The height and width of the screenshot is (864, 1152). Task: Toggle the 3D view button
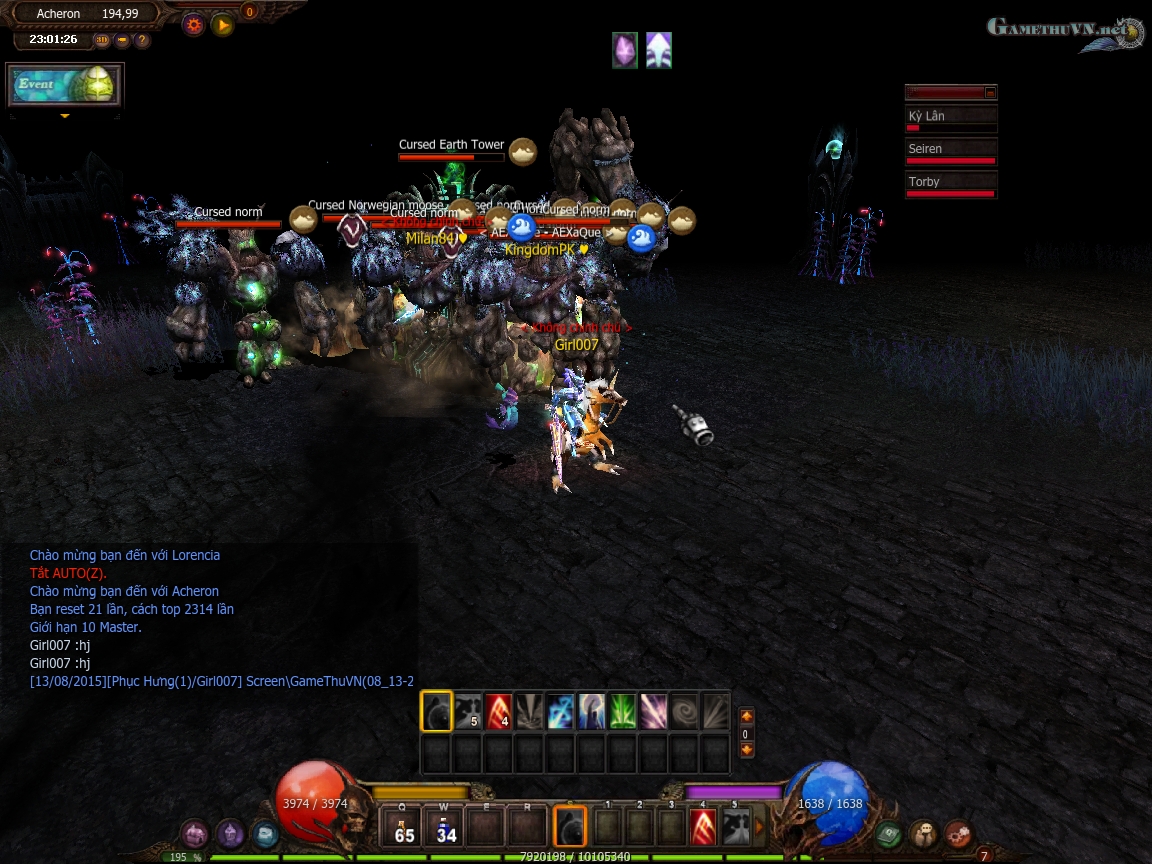102,40
